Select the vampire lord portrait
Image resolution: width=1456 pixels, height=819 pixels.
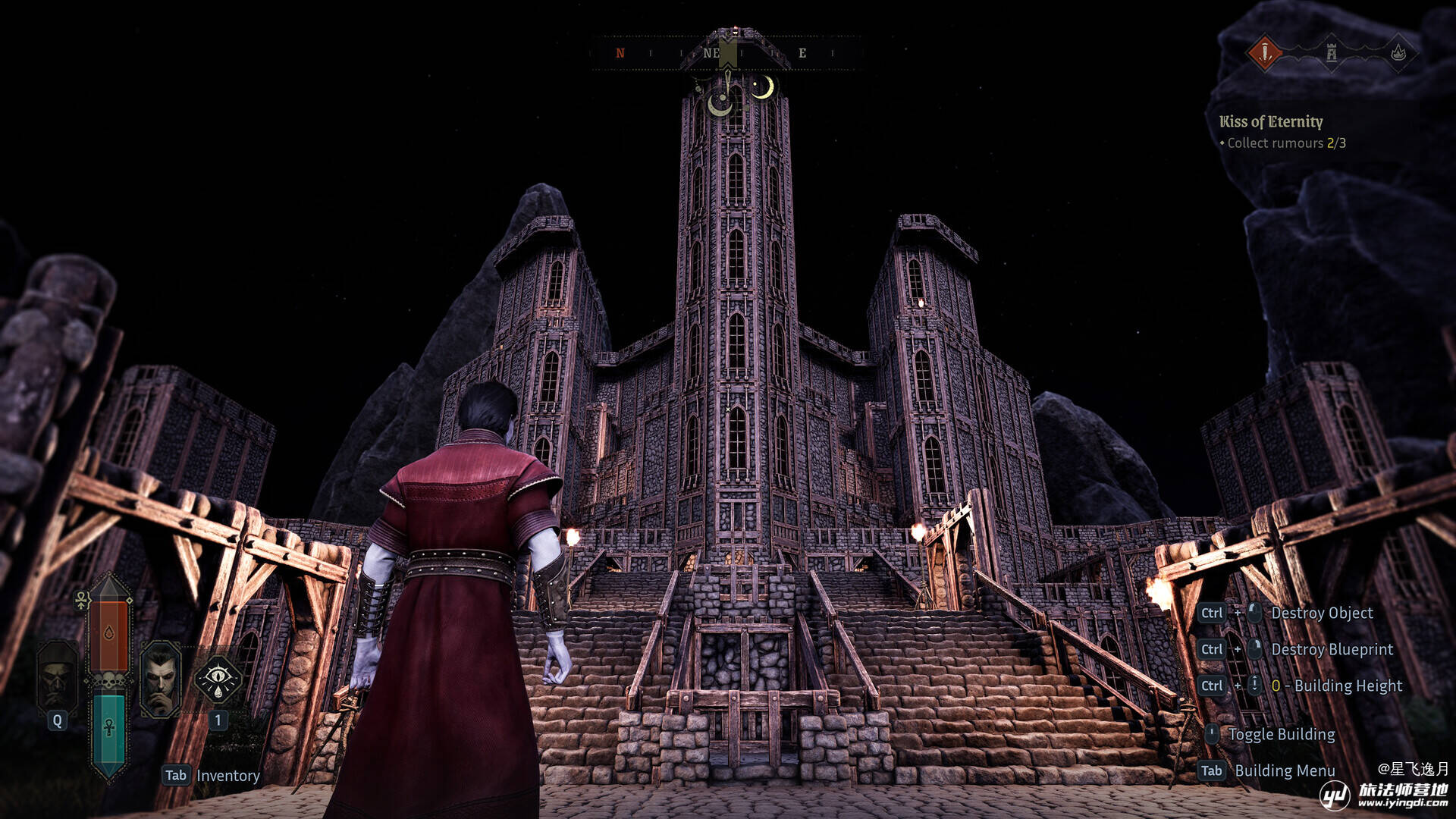pos(160,679)
